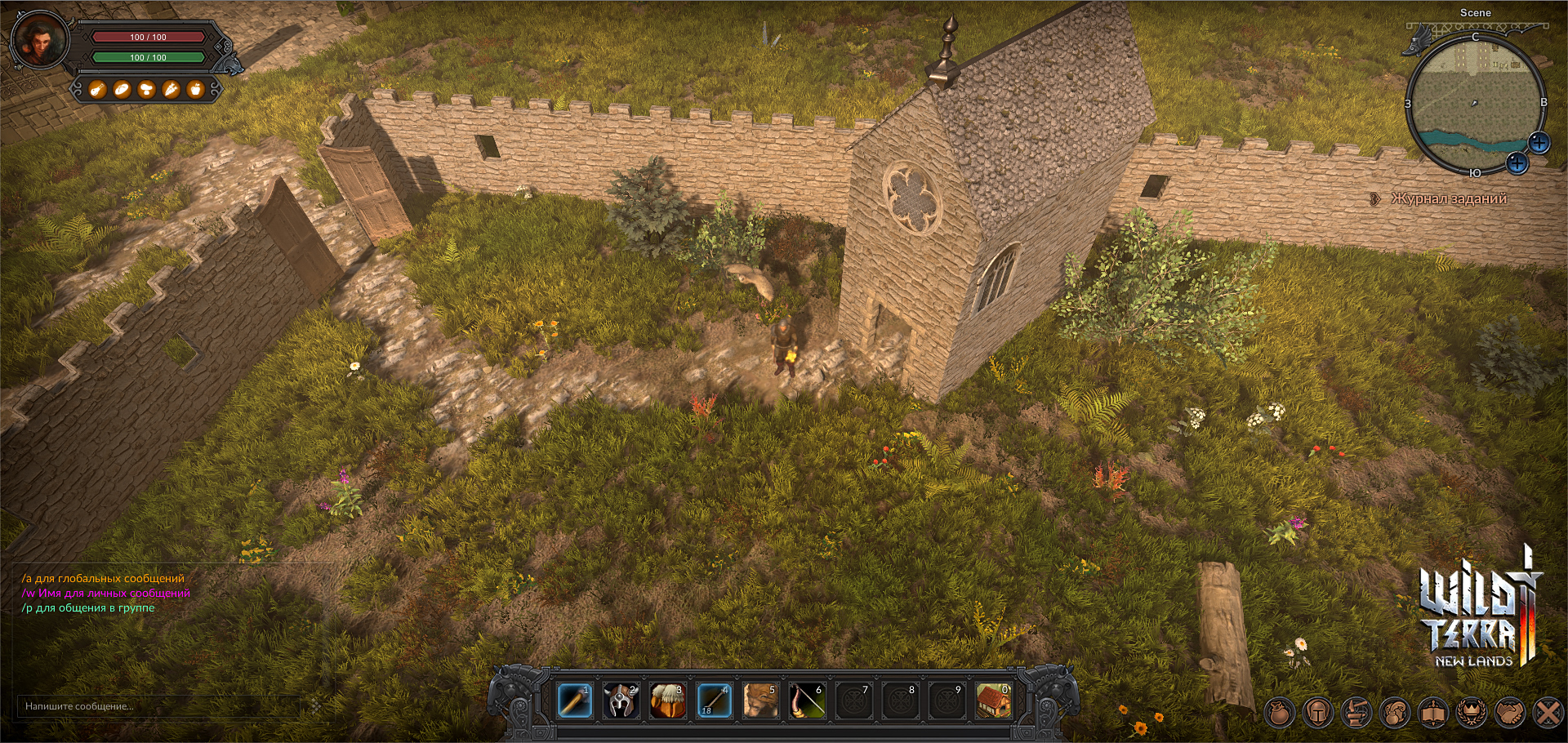This screenshot has width=1568, height=743.
Task: Click the circular minimap
Action: 1475,102
